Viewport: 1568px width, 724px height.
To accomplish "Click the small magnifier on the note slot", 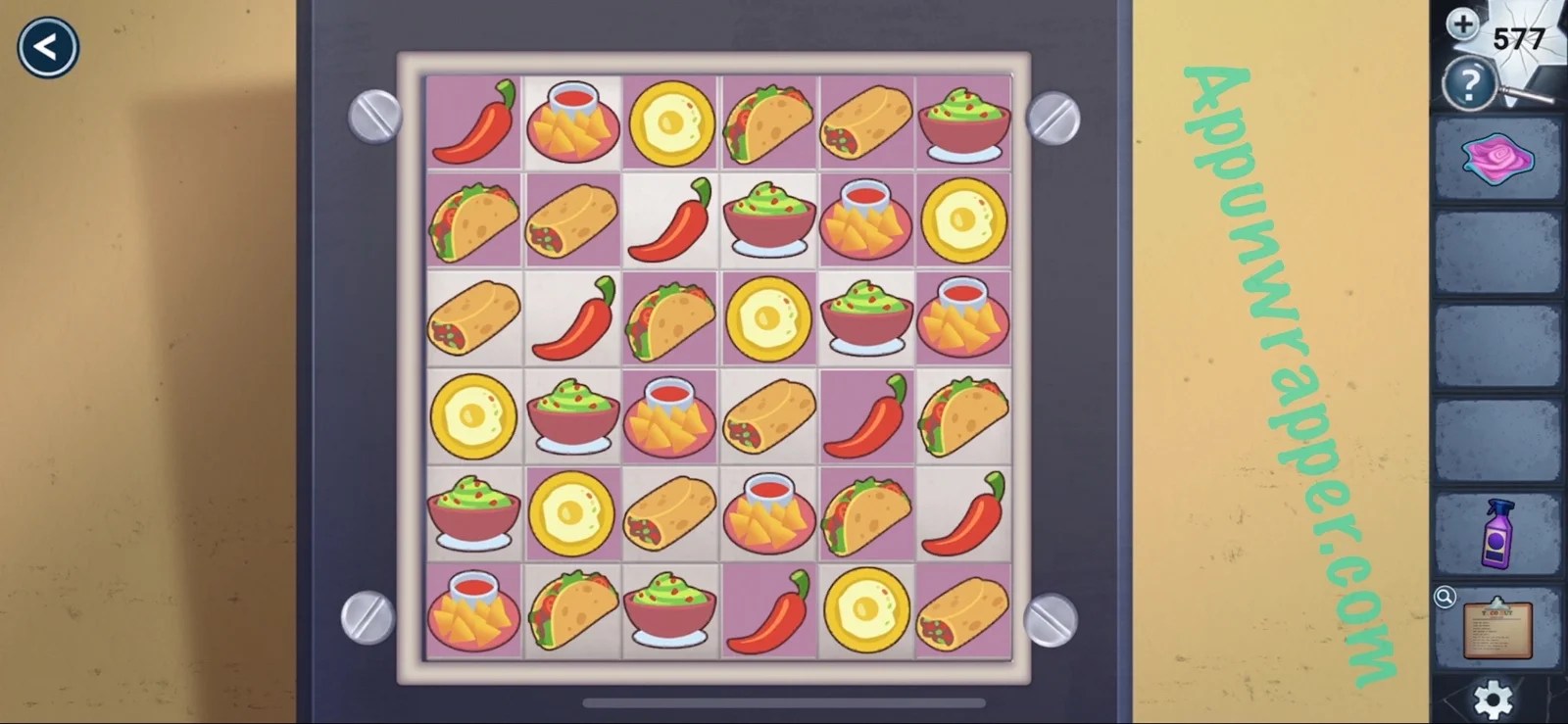I will point(1445,596).
